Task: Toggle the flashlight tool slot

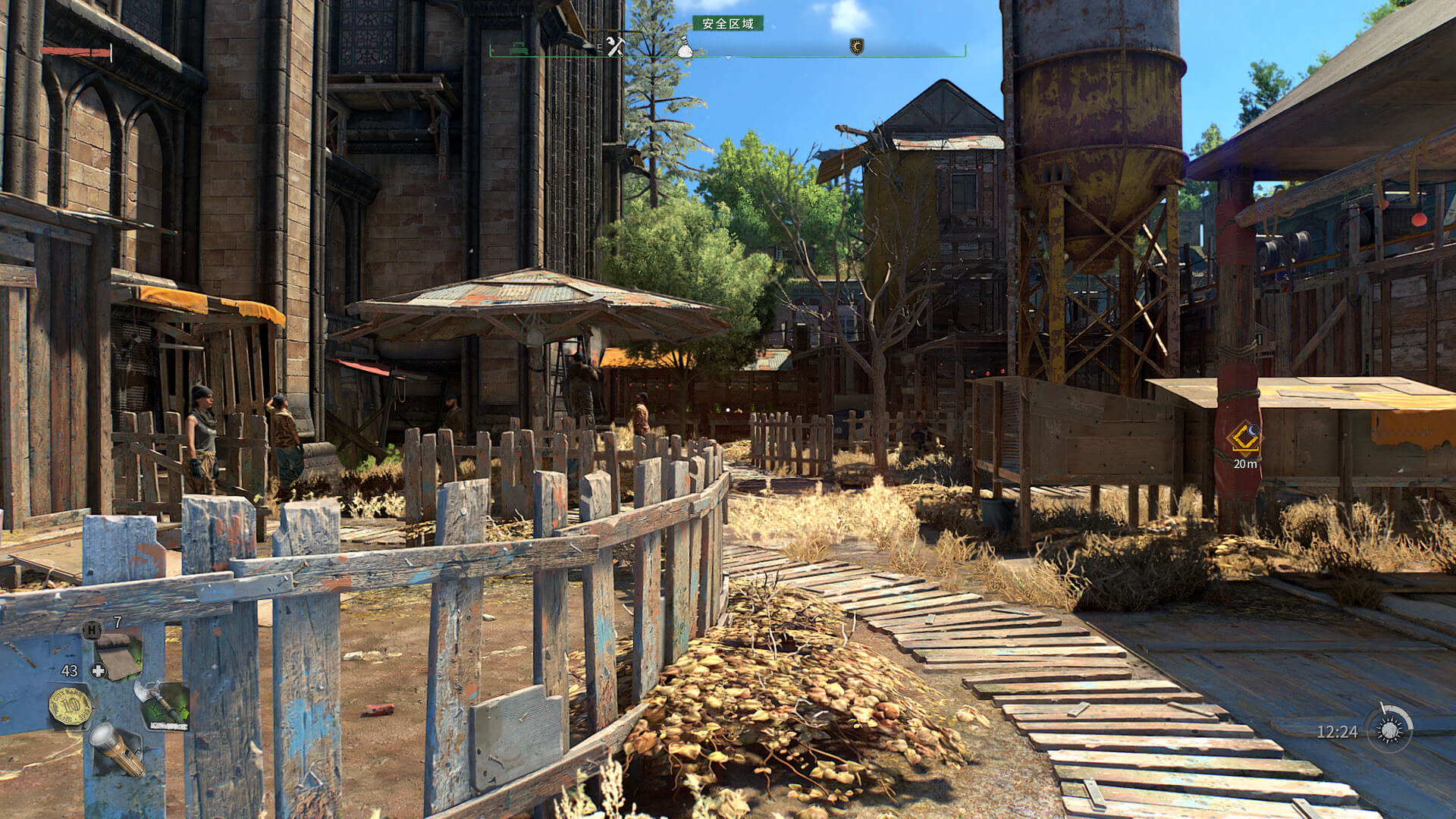Action: click(117, 748)
